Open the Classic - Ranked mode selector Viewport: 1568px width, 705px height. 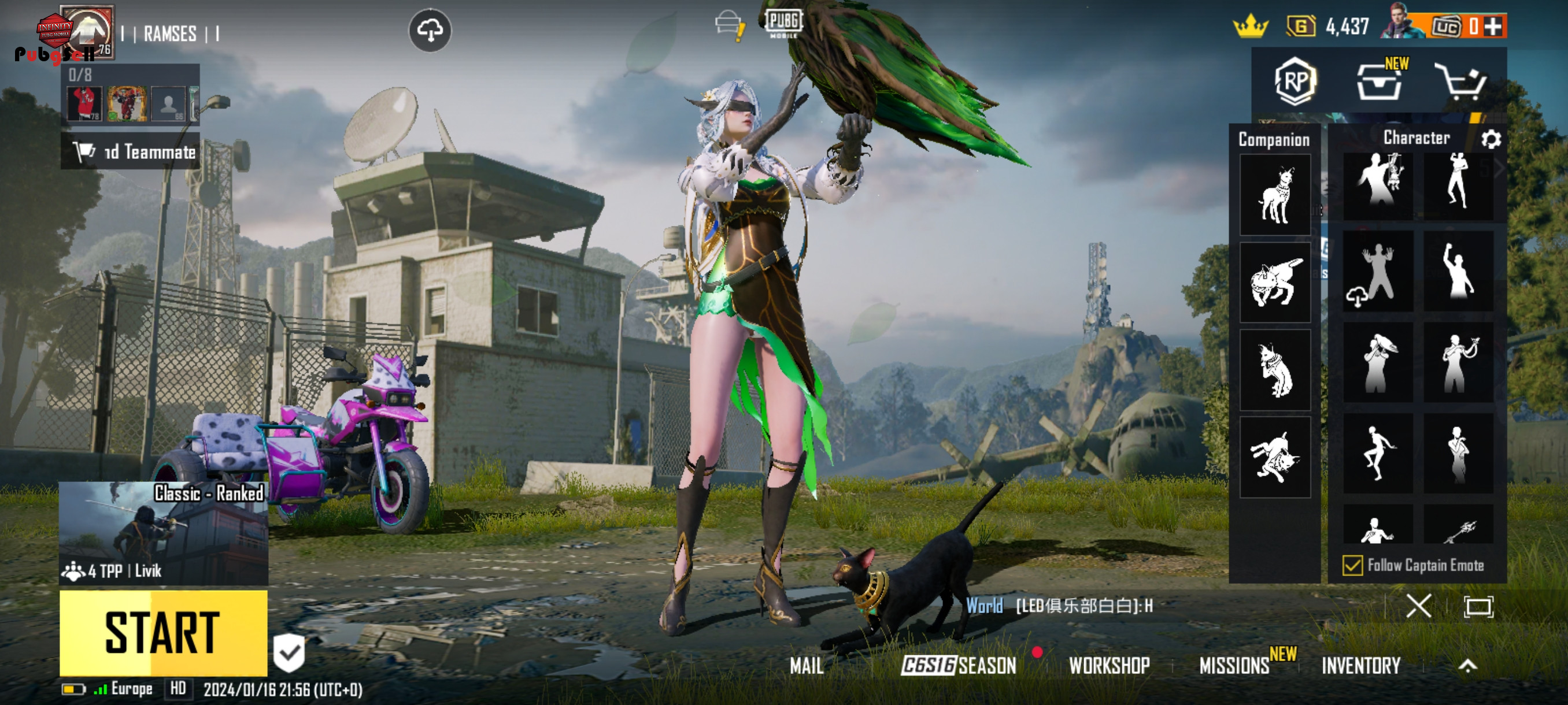(163, 533)
